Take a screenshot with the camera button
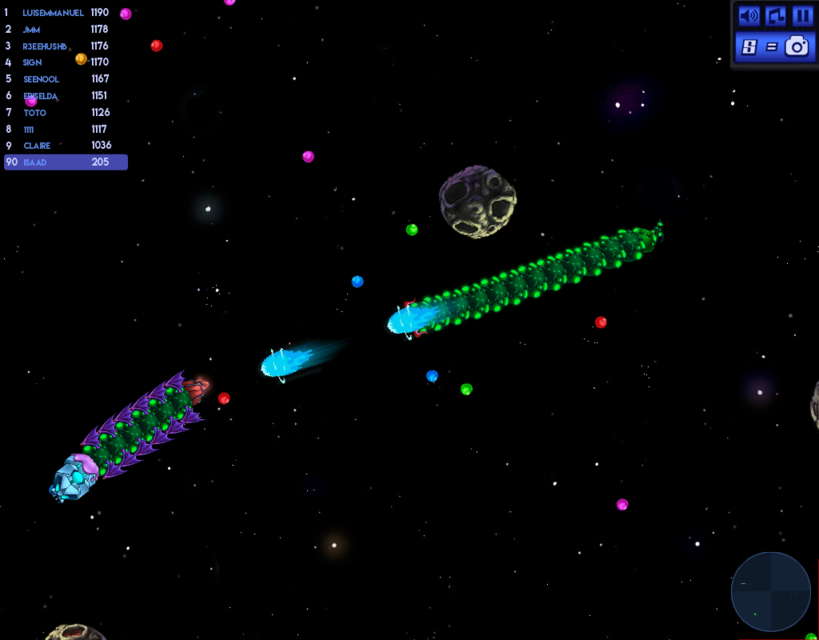The height and width of the screenshot is (640, 819). point(797,46)
